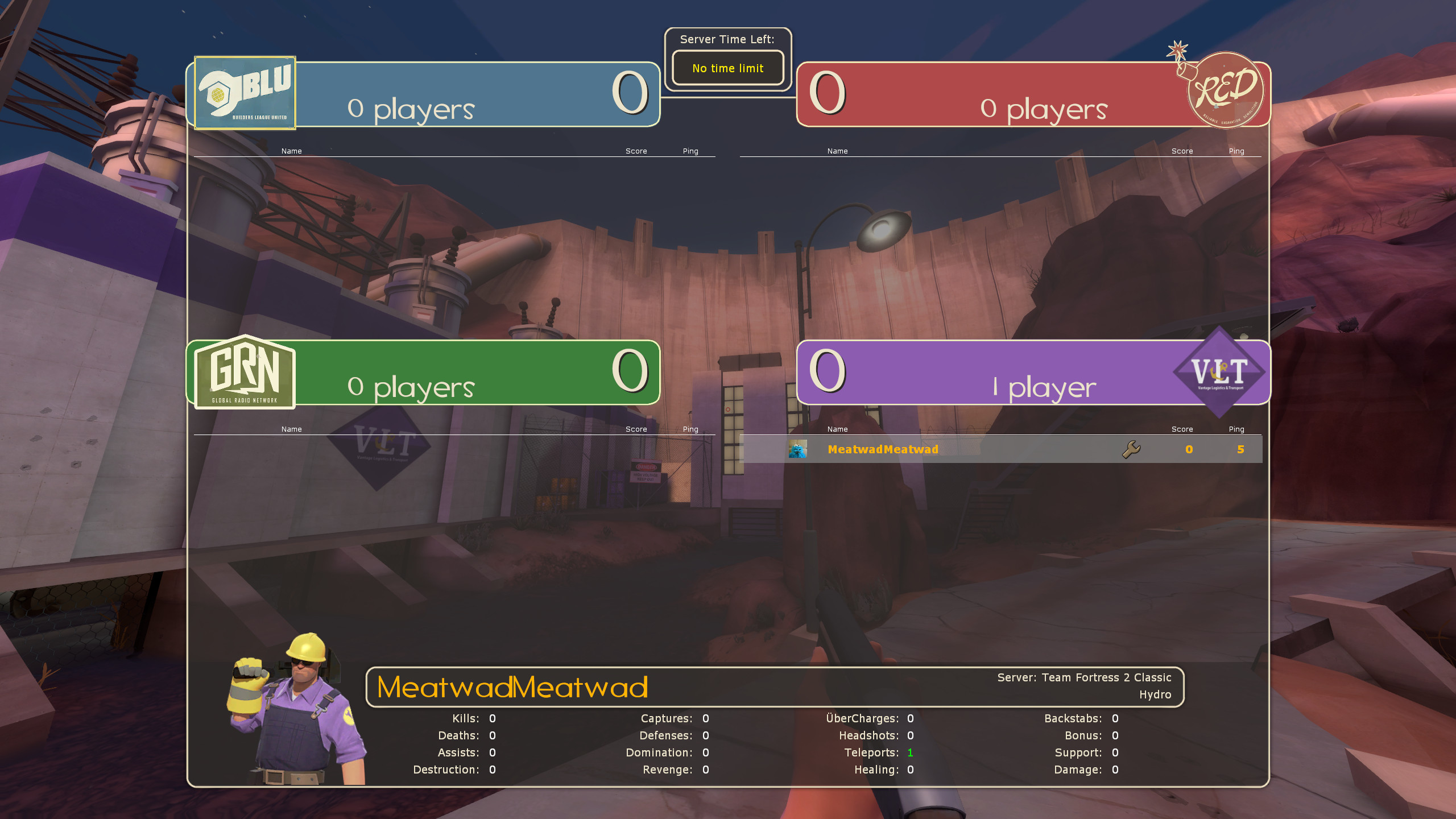1456x819 pixels.
Task: Click the Server: Team Fortress 2 Classic label
Action: pos(1083,677)
